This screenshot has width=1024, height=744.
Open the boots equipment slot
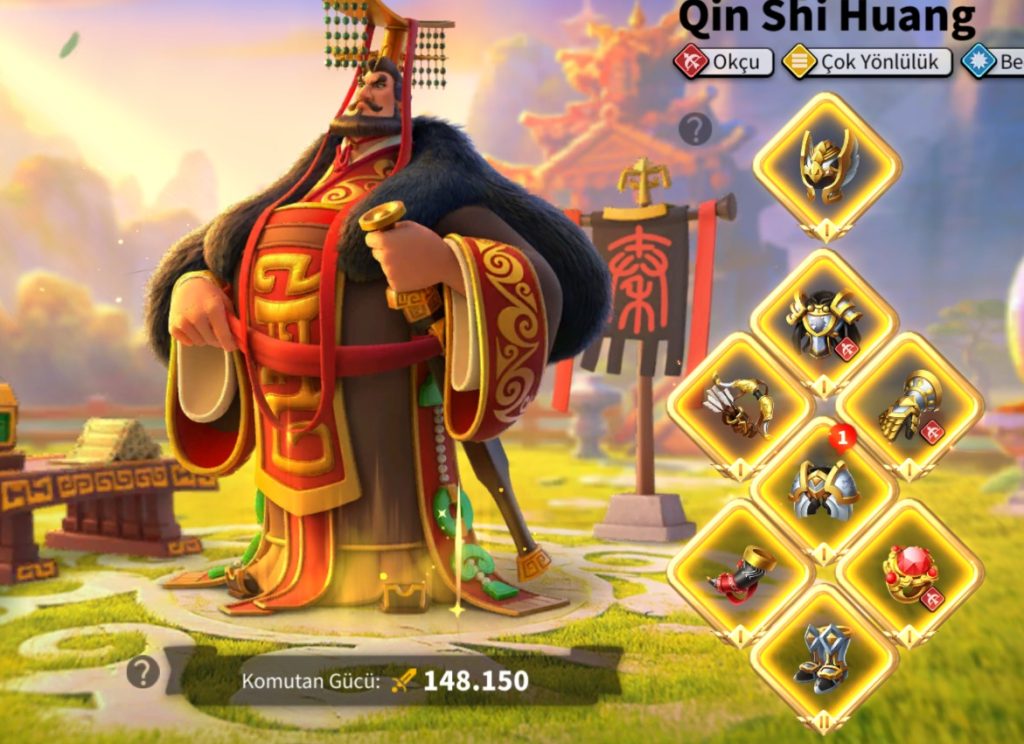point(824,657)
